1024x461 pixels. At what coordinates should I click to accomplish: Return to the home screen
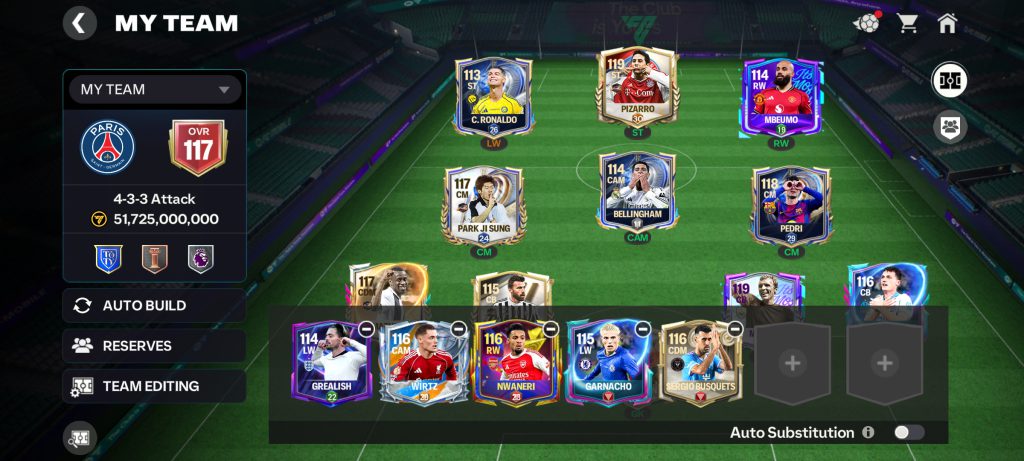pyautogui.click(x=947, y=23)
